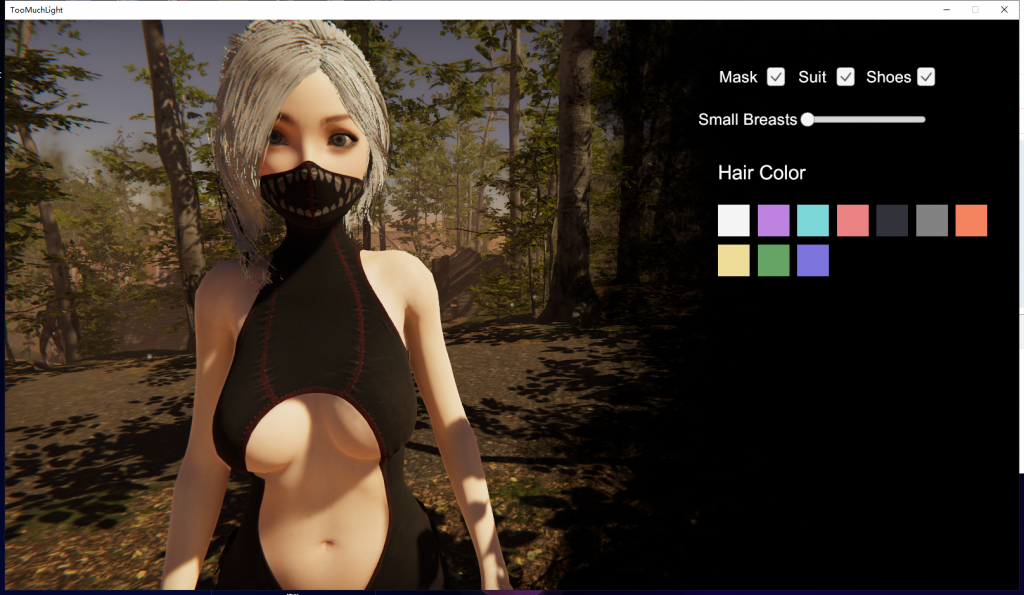The width and height of the screenshot is (1024, 595).
Task: Minimize the TooMuchLight window
Action: (x=946, y=9)
